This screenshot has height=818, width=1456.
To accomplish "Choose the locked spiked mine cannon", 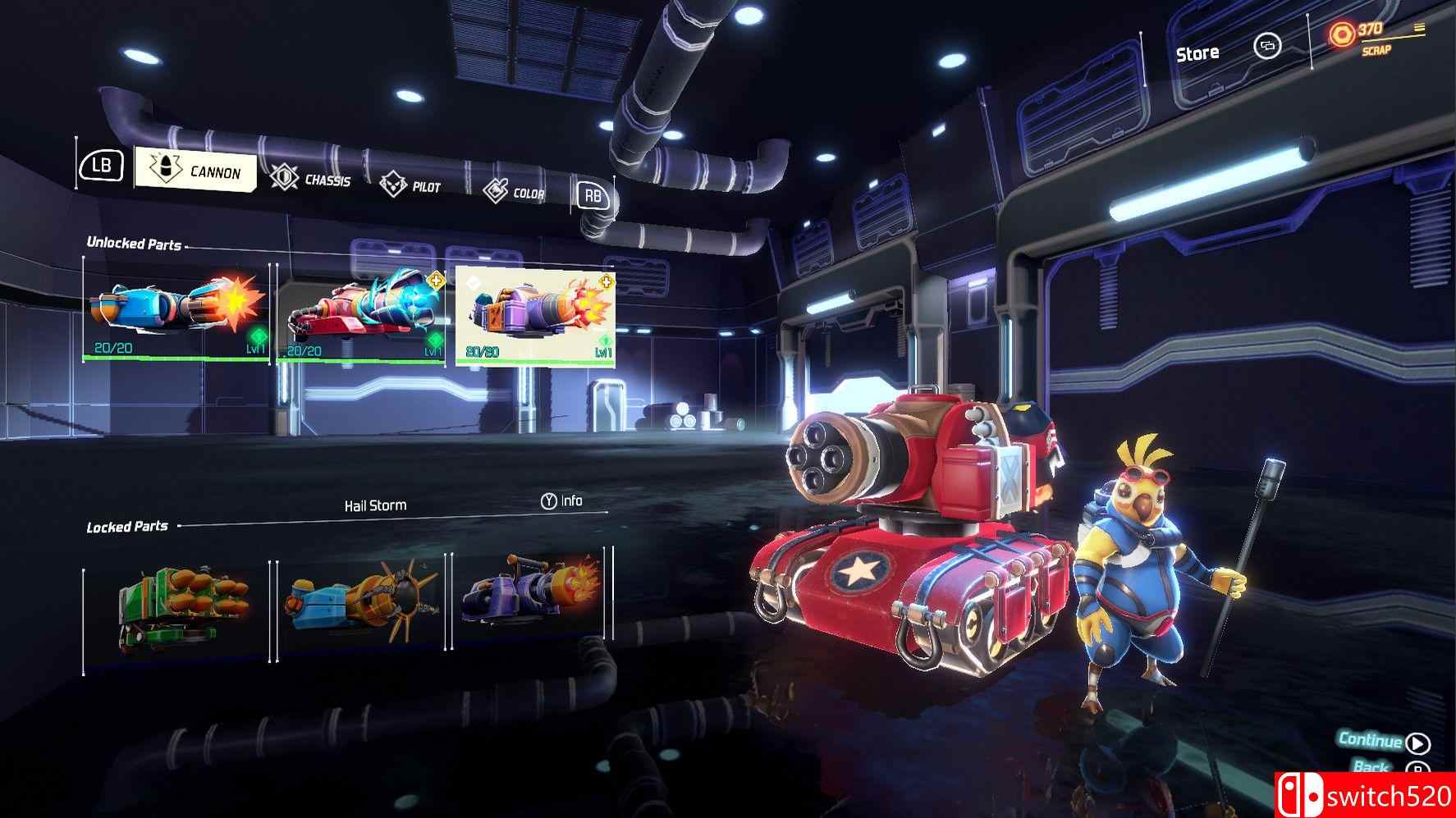I will point(360,606).
